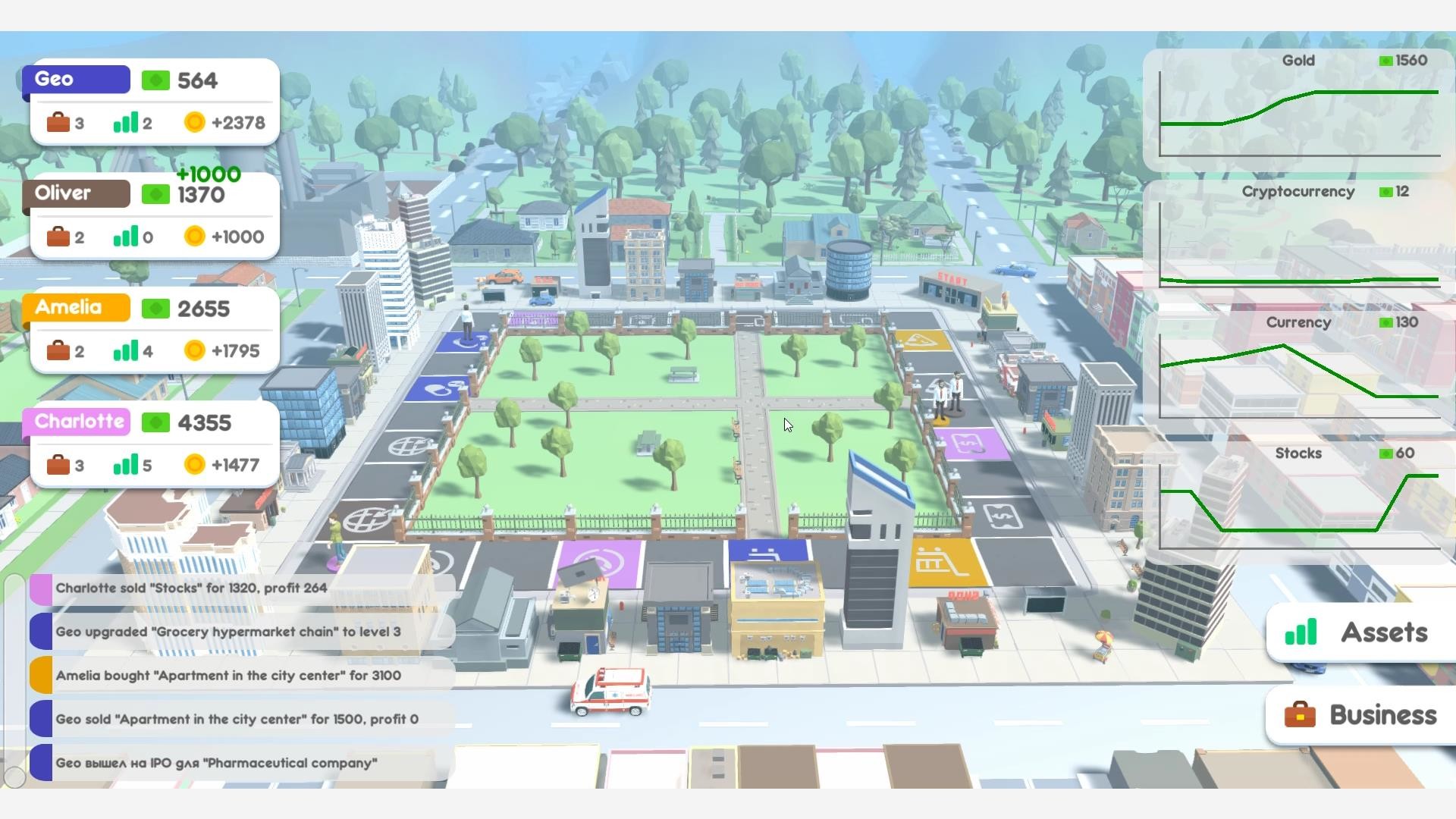
Task: Click Oliver's +1000 bonus indicator
Action: click(x=208, y=174)
